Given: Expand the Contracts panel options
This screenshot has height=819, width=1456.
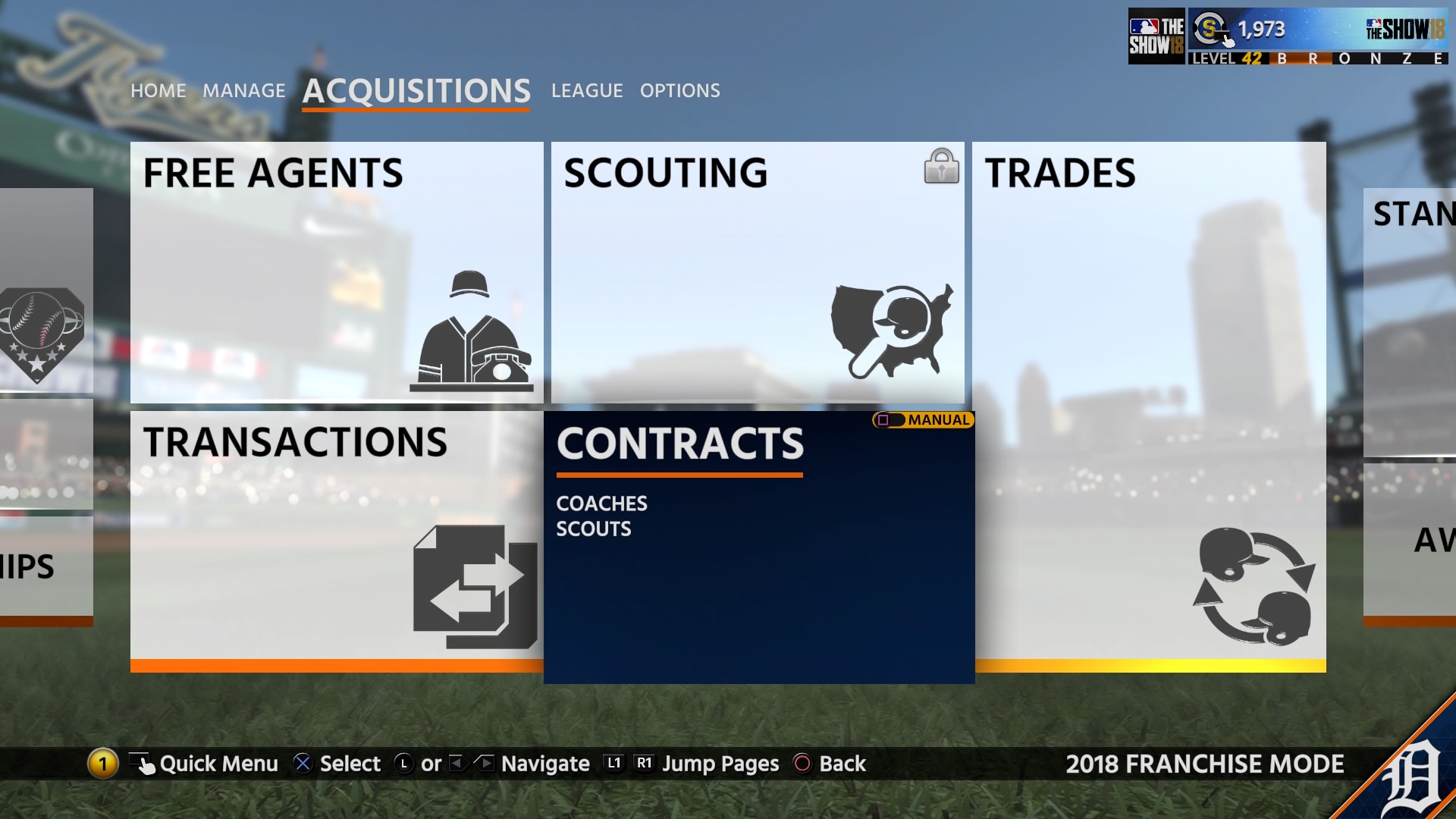Looking at the screenshot, I should 679,444.
